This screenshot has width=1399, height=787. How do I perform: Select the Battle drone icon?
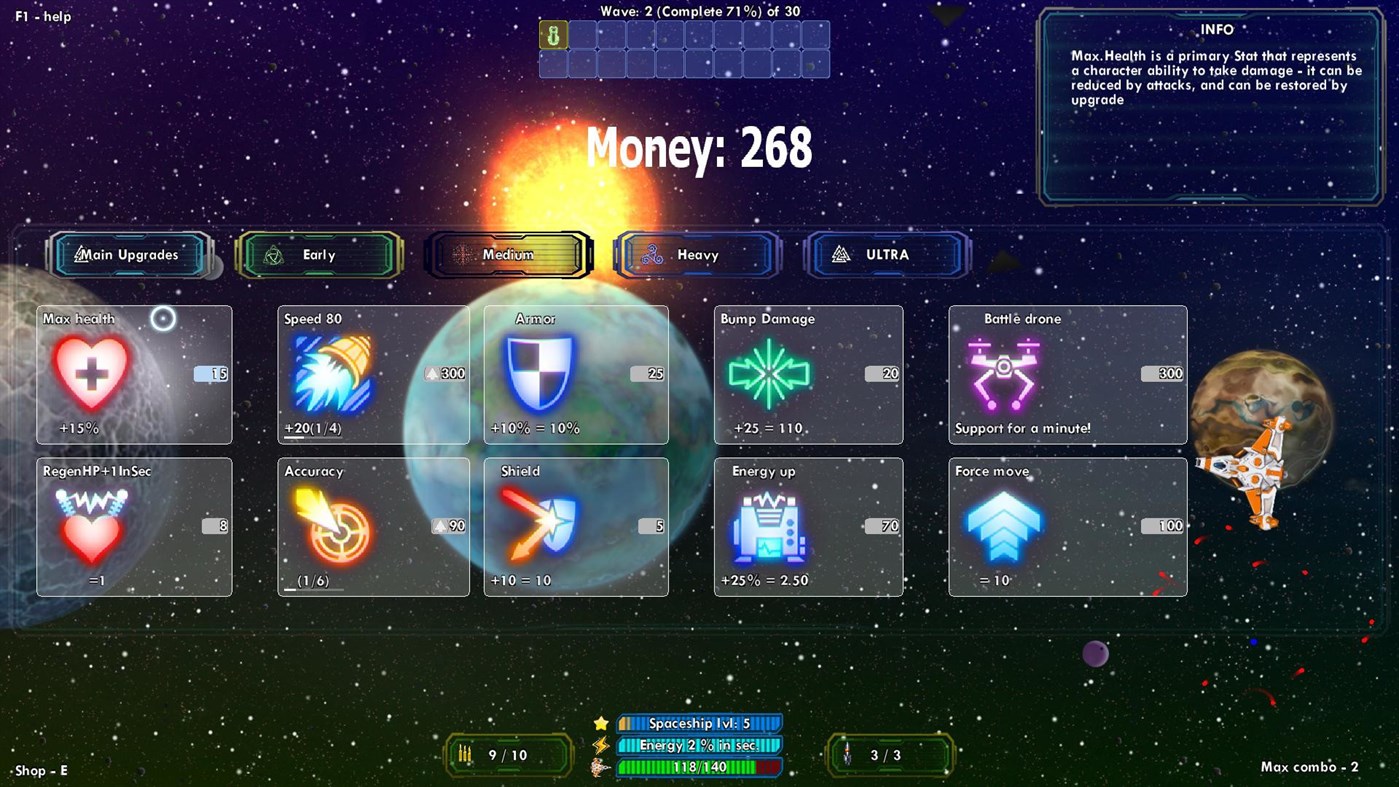(1003, 375)
